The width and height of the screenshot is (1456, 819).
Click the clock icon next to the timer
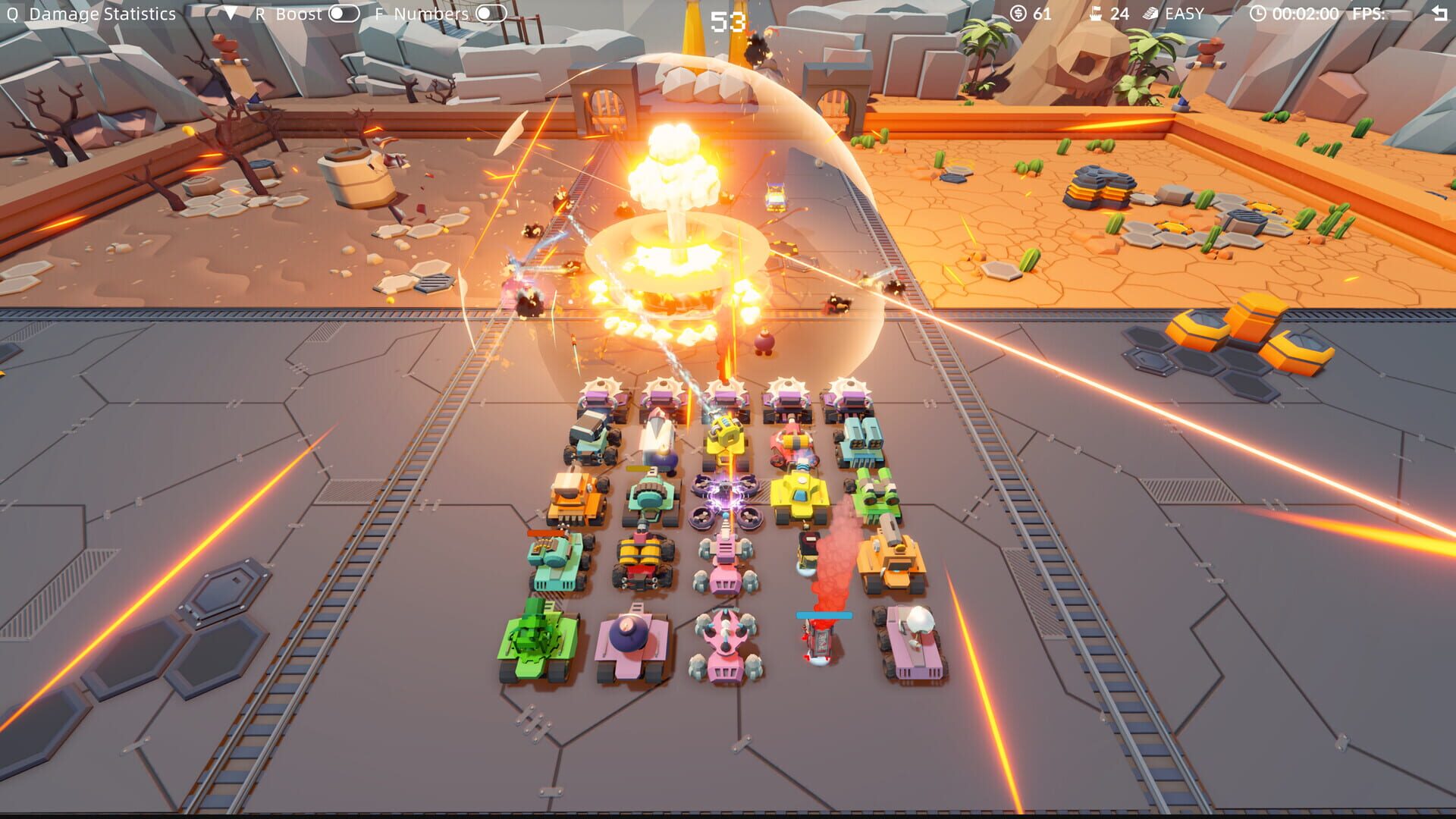[x=1257, y=13]
